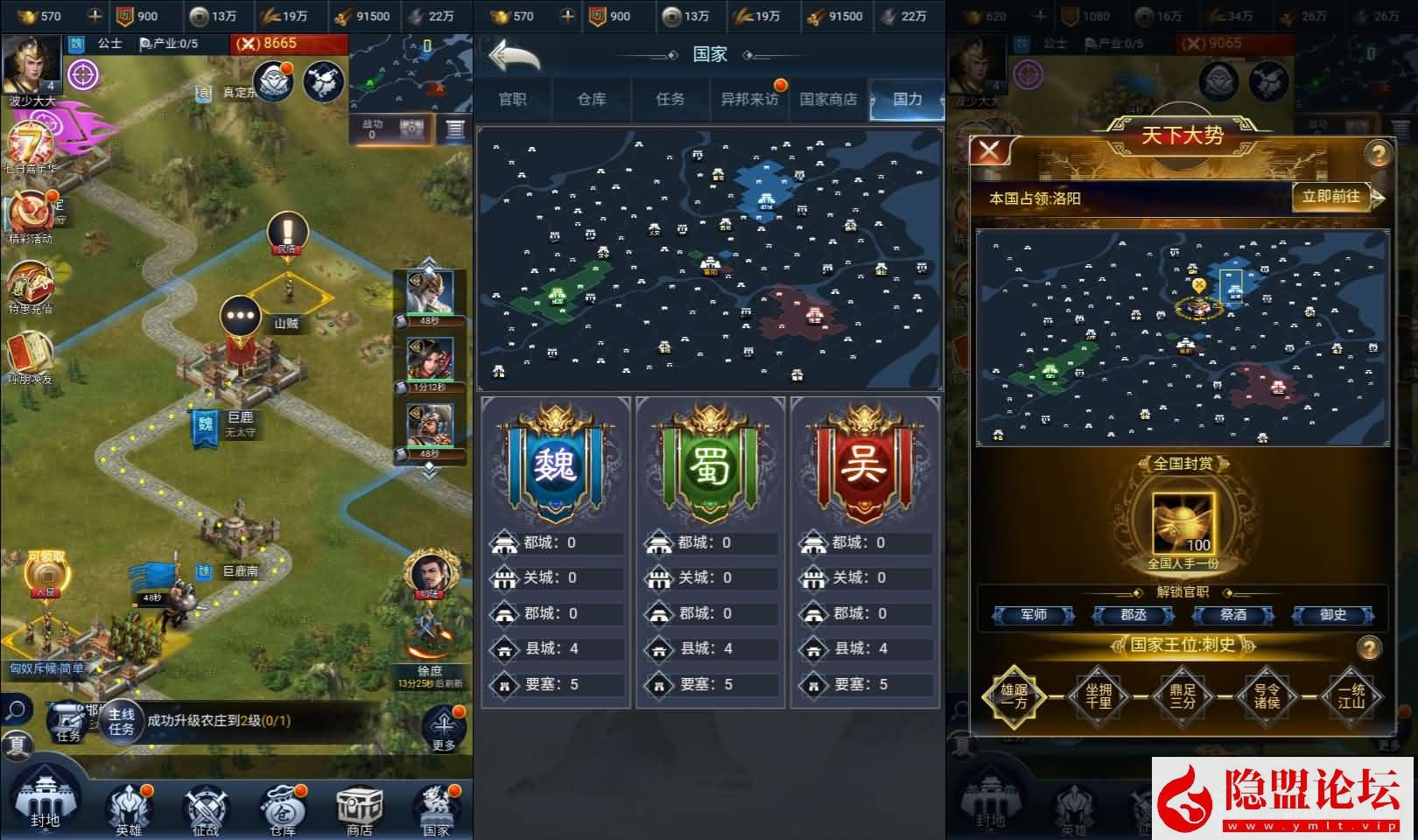Switch to the 官职 tab
1418x840 pixels.
coord(513,100)
